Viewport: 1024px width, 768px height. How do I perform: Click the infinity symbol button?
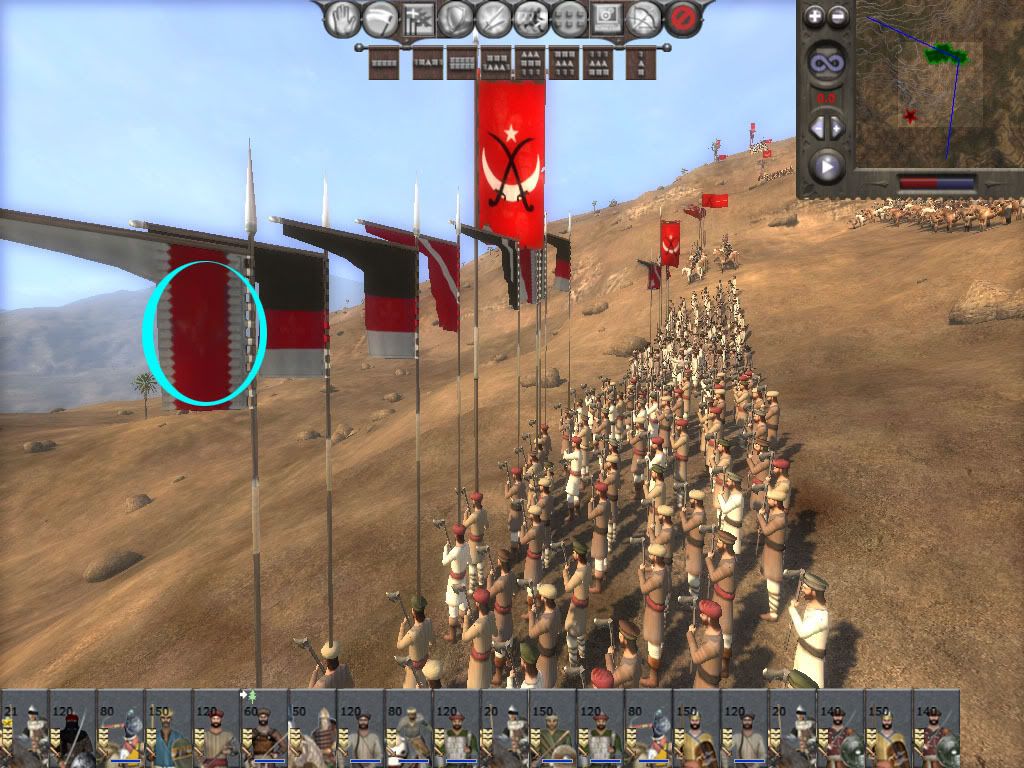(x=827, y=63)
